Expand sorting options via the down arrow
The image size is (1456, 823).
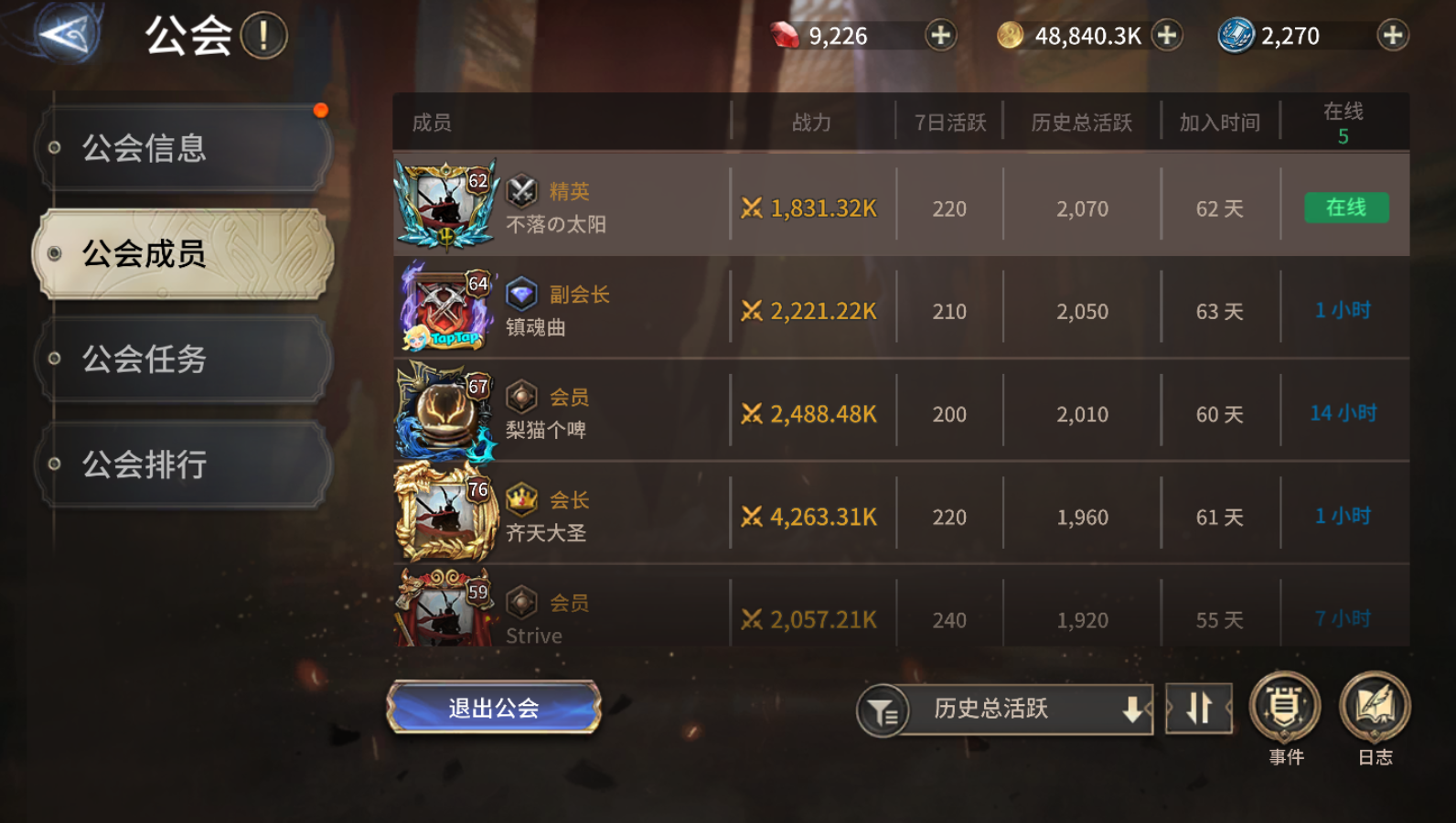pyautogui.click(x=1133, y=709)
